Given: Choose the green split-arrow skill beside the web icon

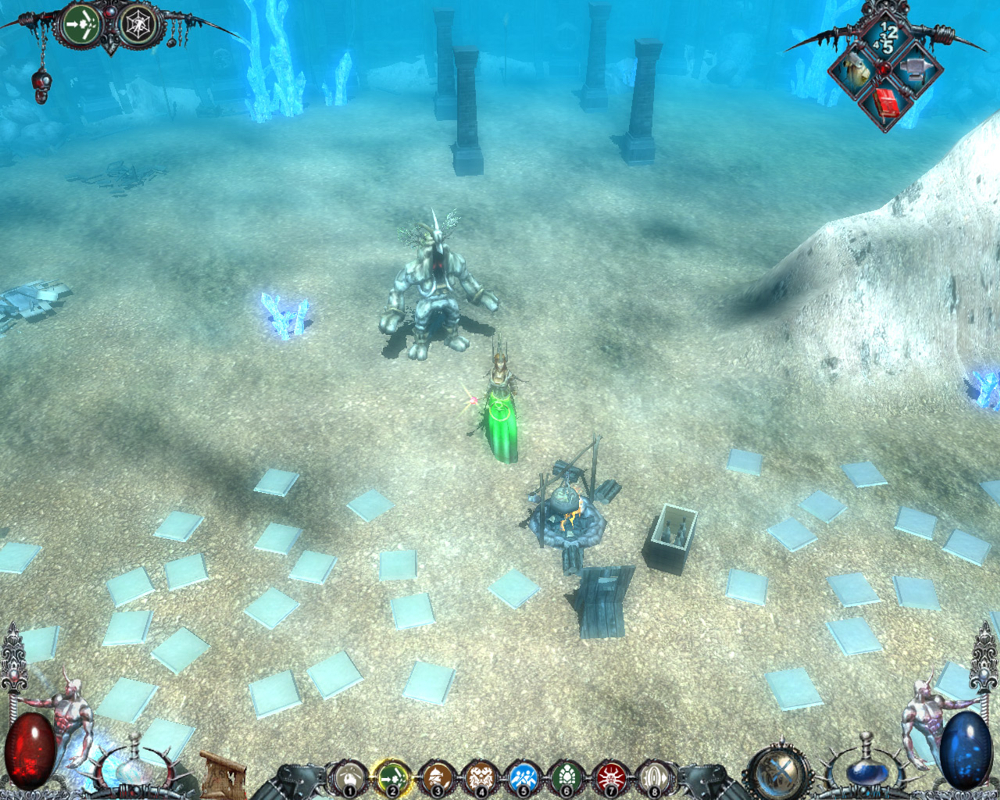Looking at the screenshot, I should coord(79,25).
